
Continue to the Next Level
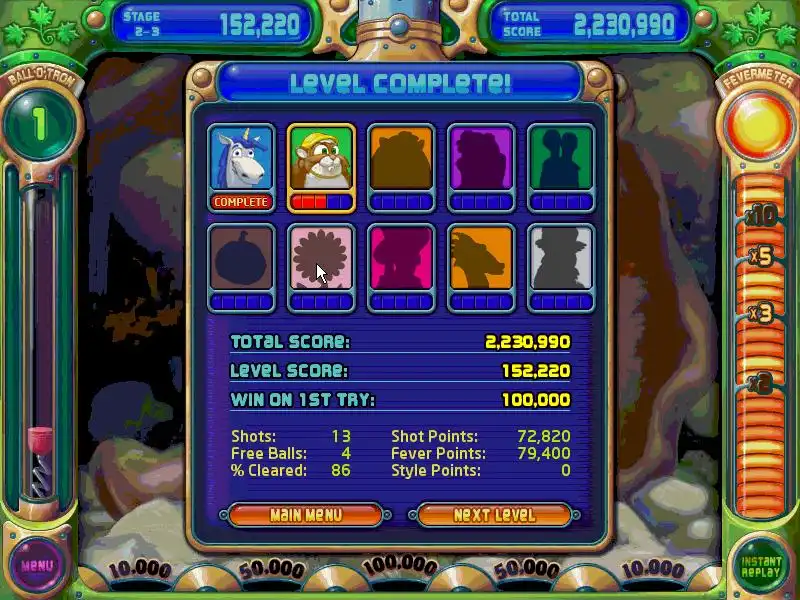tap(494, 515)
